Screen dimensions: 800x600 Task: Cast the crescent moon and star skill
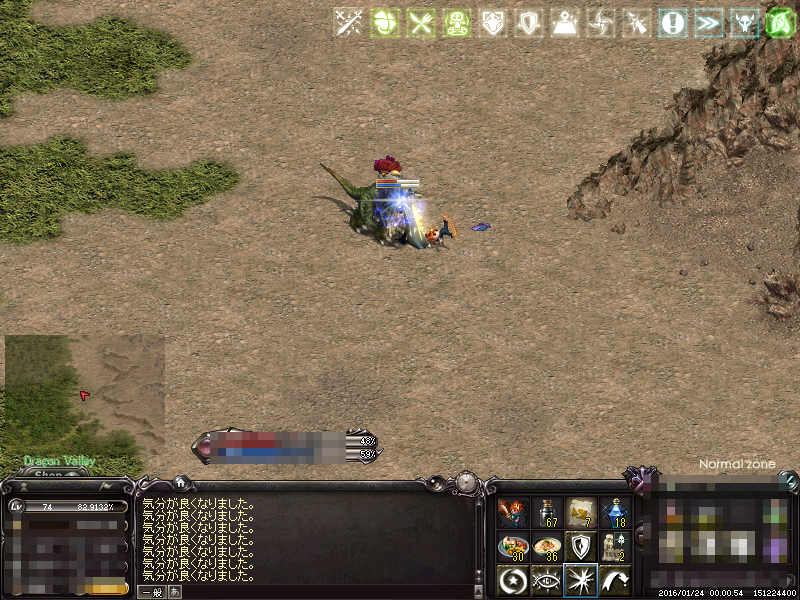[513, 580]
